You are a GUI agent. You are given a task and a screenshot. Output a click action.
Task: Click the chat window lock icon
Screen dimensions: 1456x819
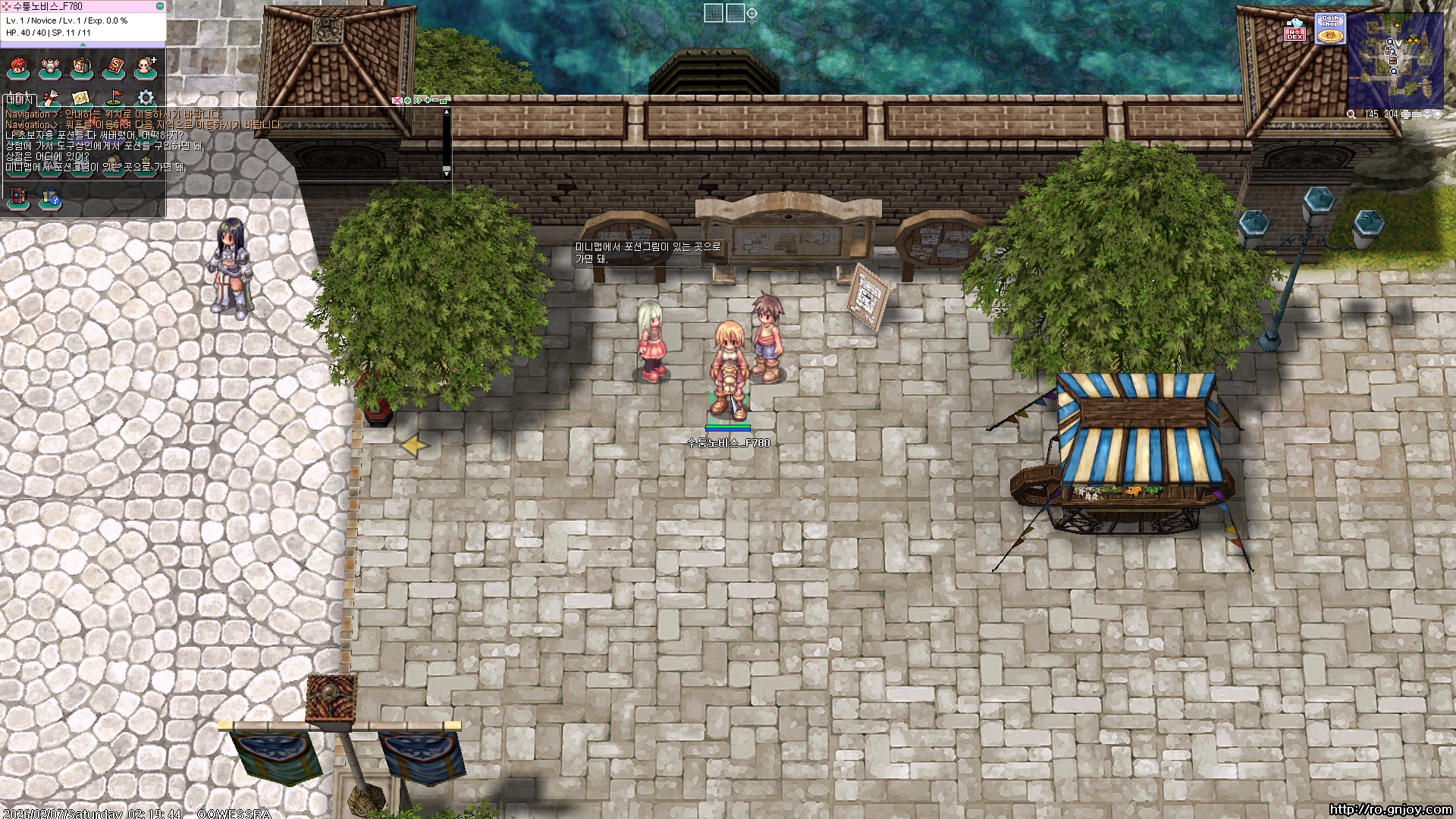(445, 100)
